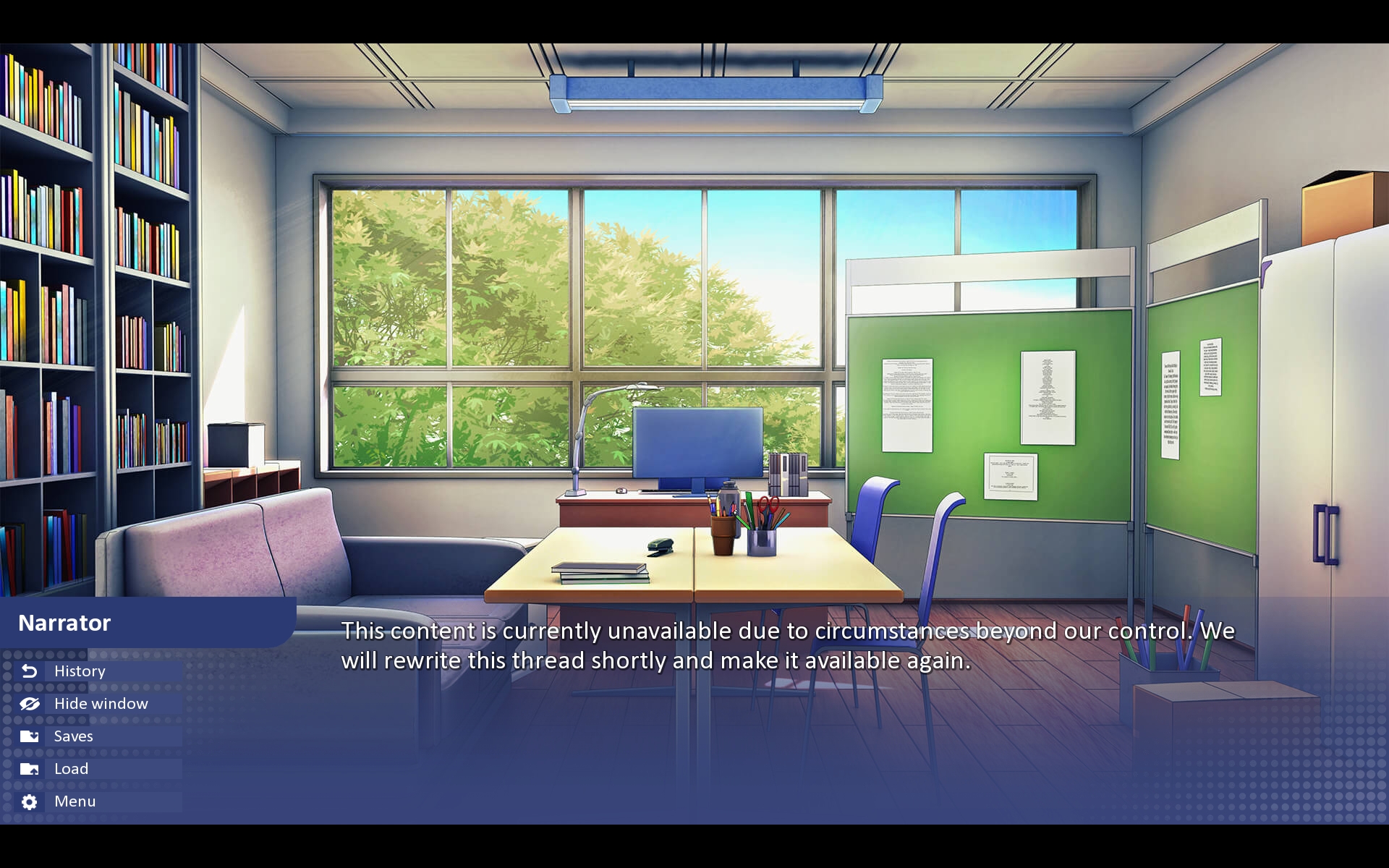The width and height of the screenshot is (1389, 868).
Task: Toggle dialogue window visibility
Action: pos(100,703)
